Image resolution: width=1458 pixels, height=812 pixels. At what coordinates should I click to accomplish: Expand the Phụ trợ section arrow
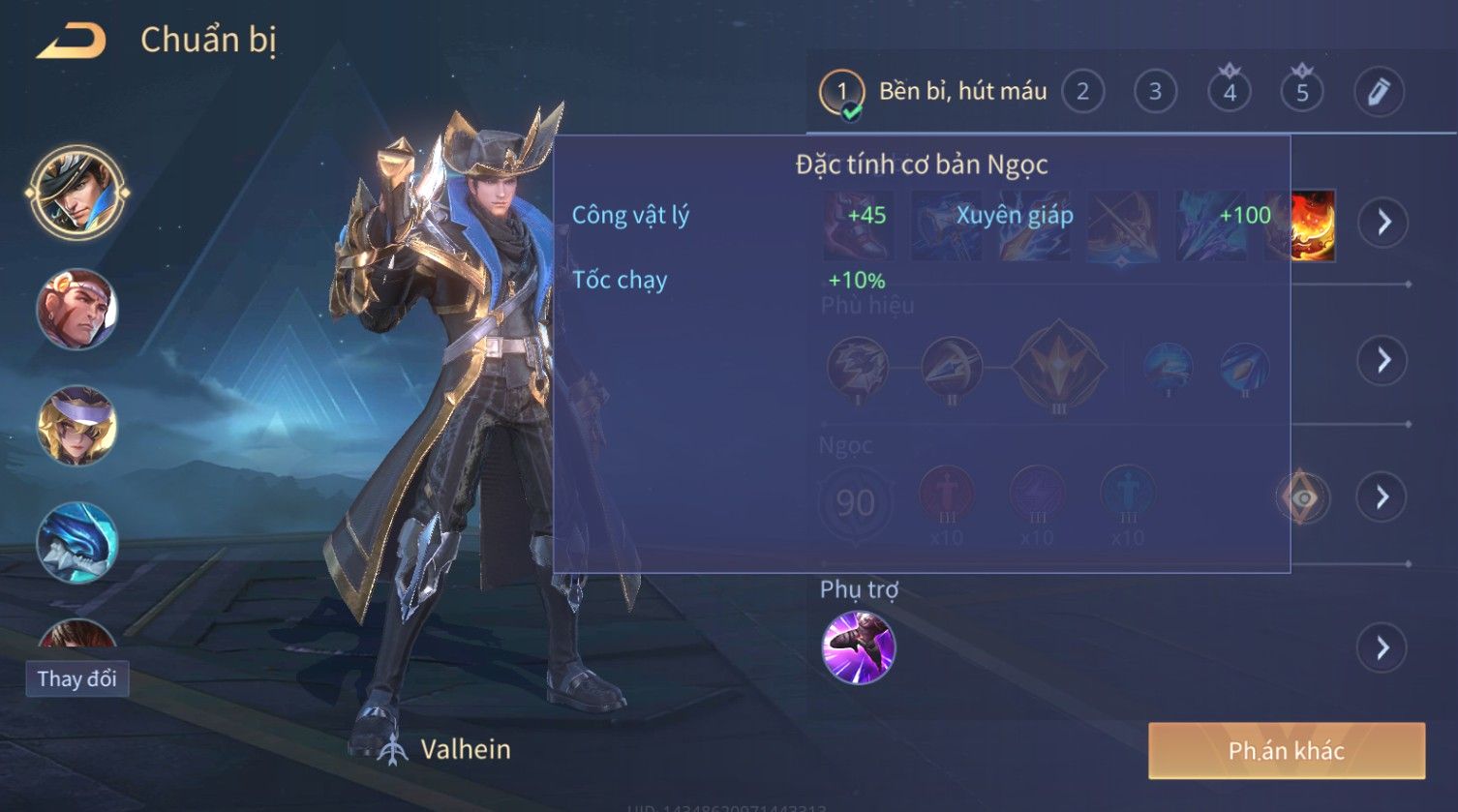(1383, 647)
